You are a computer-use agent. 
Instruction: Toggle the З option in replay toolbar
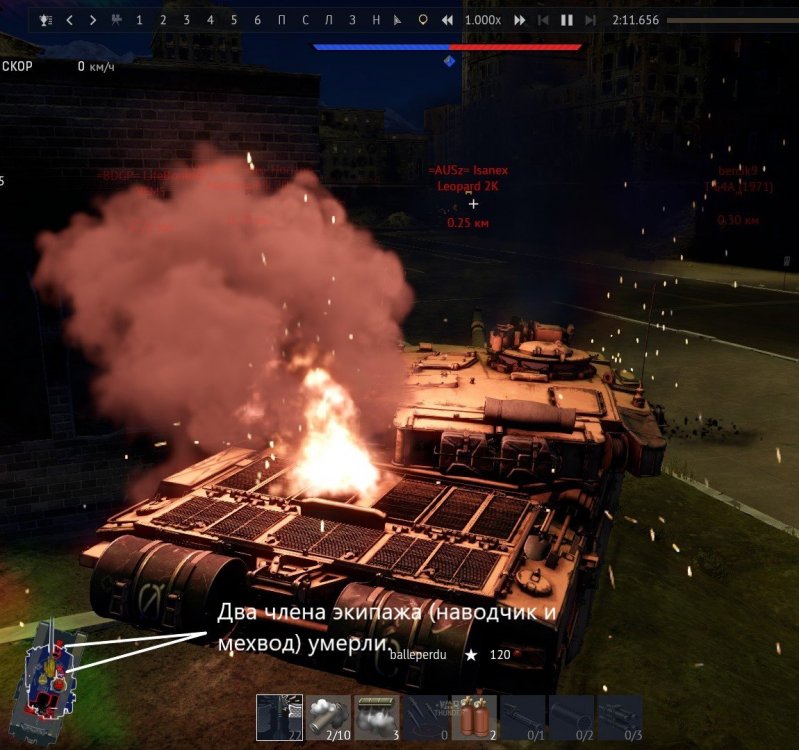(x=352, y=19)
